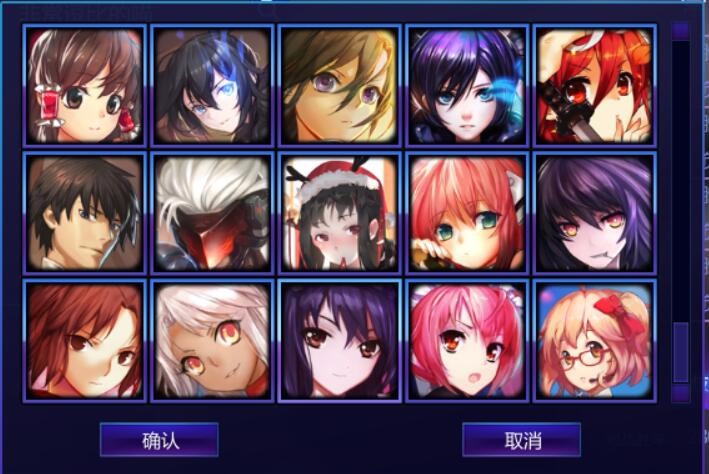Viewport: 709px width, 474px height.
Task: Pick the dark purple-haired girl with red eyes
Action: pos(339,341)
